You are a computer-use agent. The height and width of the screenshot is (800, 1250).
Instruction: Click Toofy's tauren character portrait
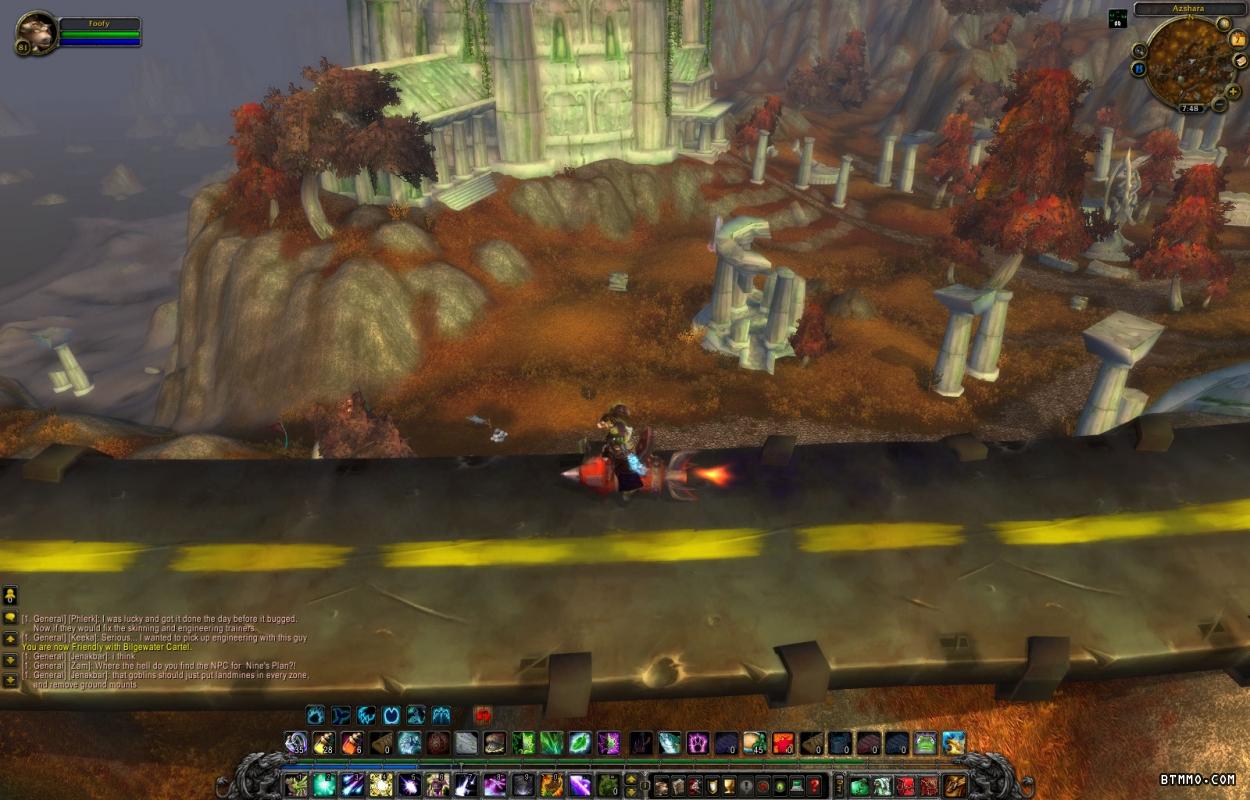[37, 33]
